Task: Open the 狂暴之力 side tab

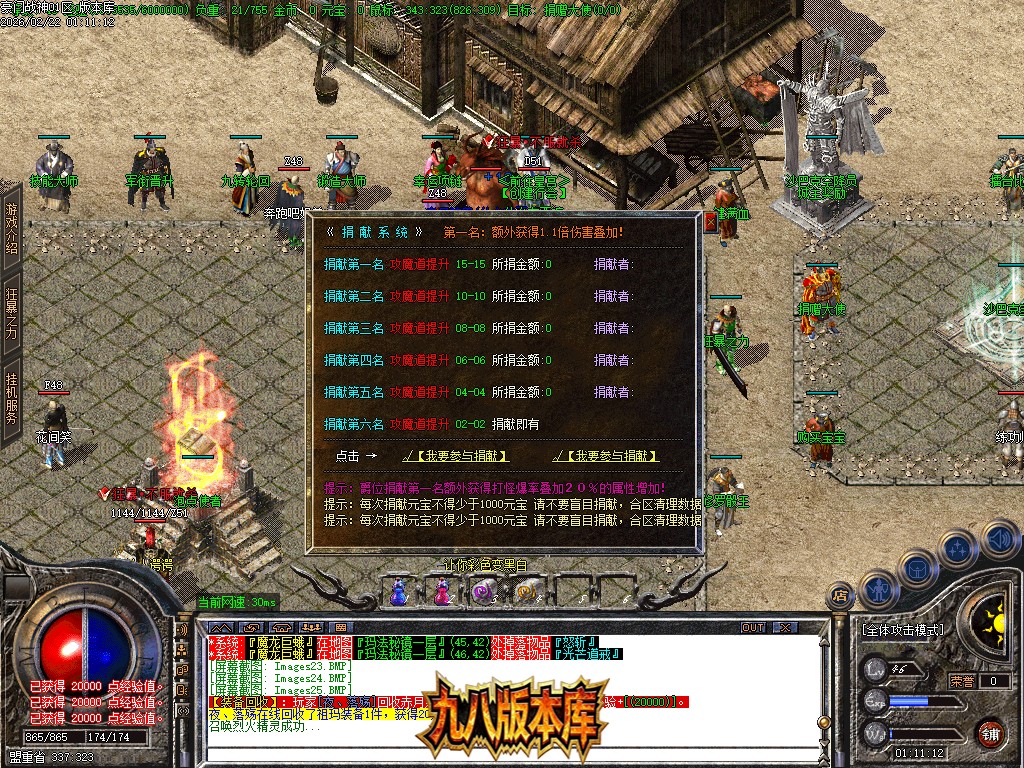Action: click(x=11, y=313)
